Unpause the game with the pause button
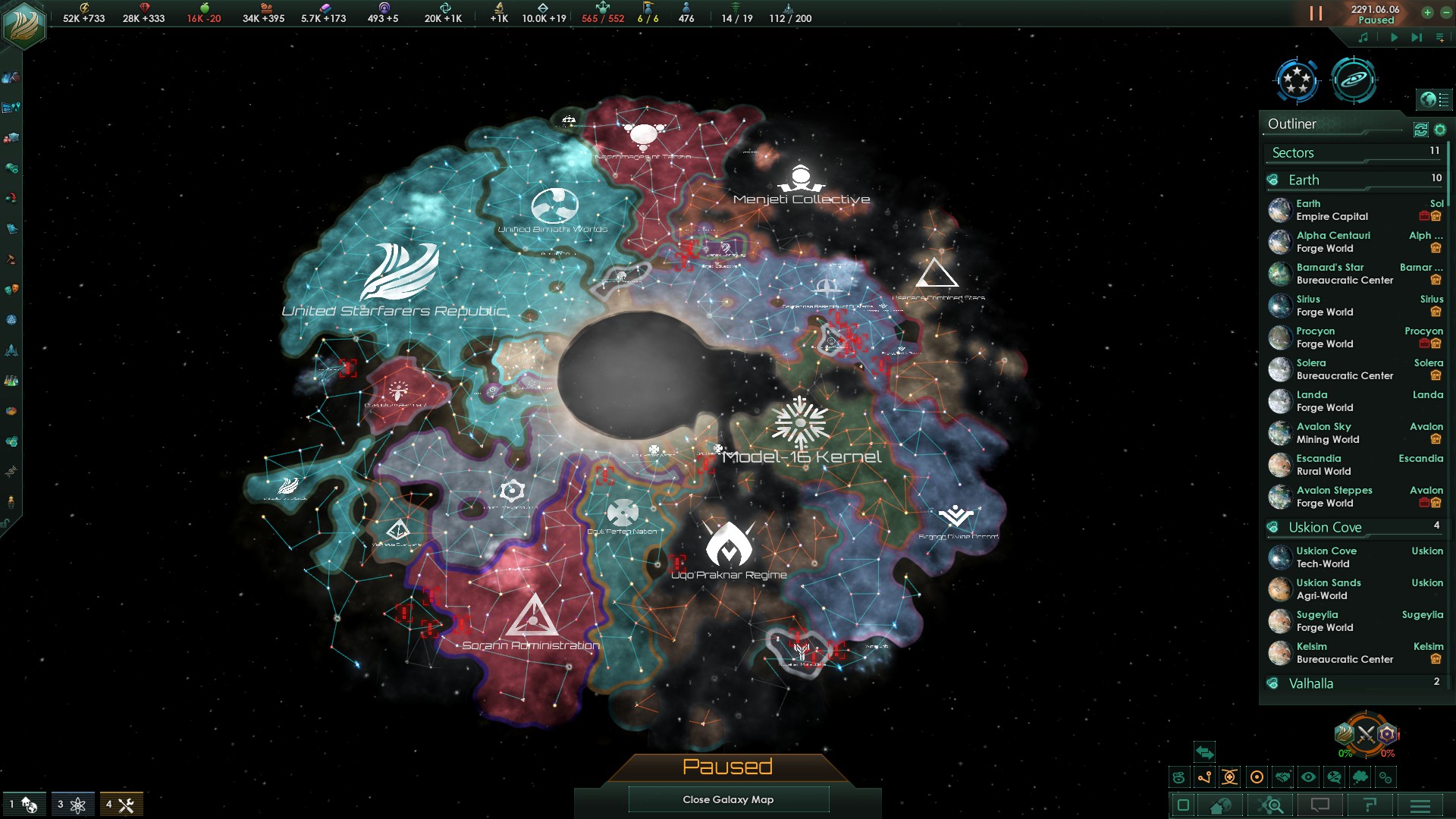The width and height of the screenshot is (1456, 819). [1316, 14]
